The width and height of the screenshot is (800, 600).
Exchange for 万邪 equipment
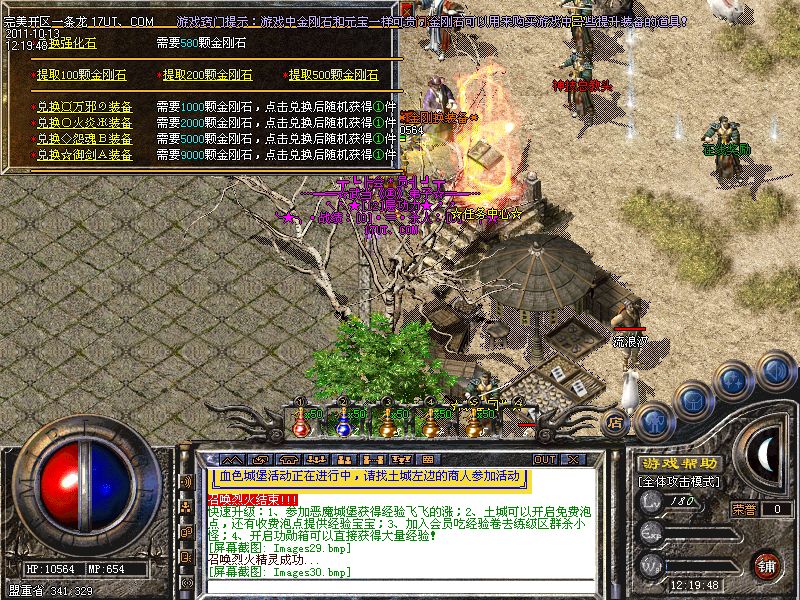[x=85, y=107]
